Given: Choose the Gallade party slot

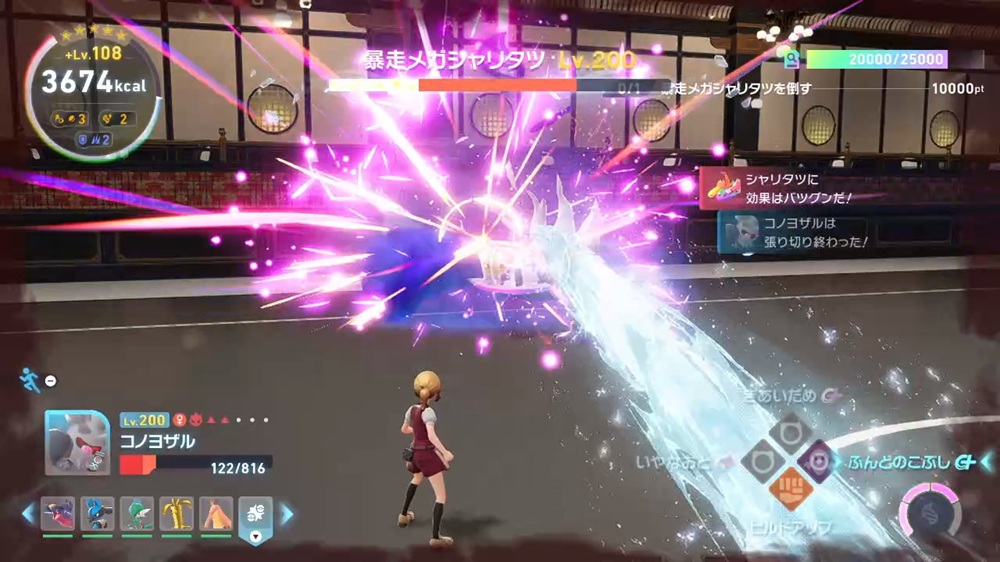Looking at the screenshot, I should pos(137,514).
